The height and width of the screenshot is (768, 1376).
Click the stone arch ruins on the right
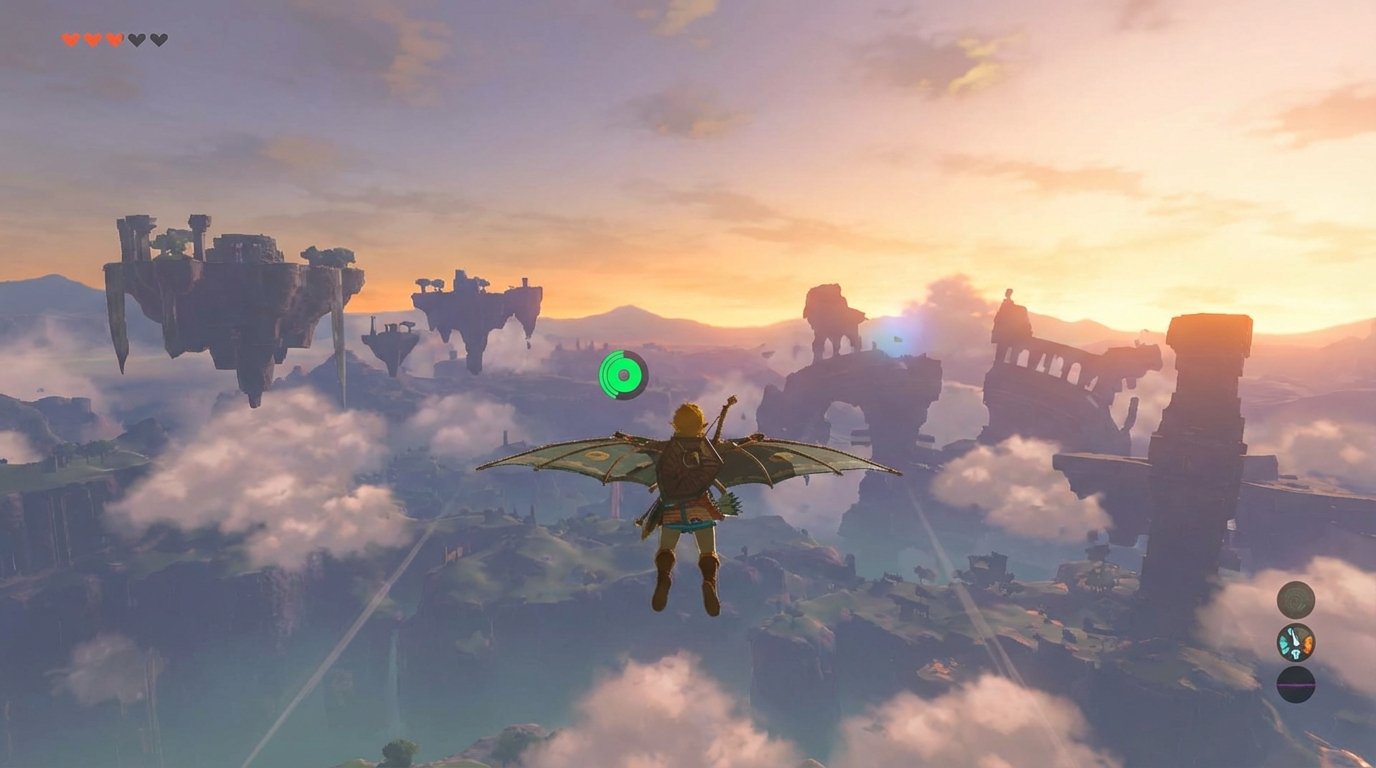pos(1040,370)
